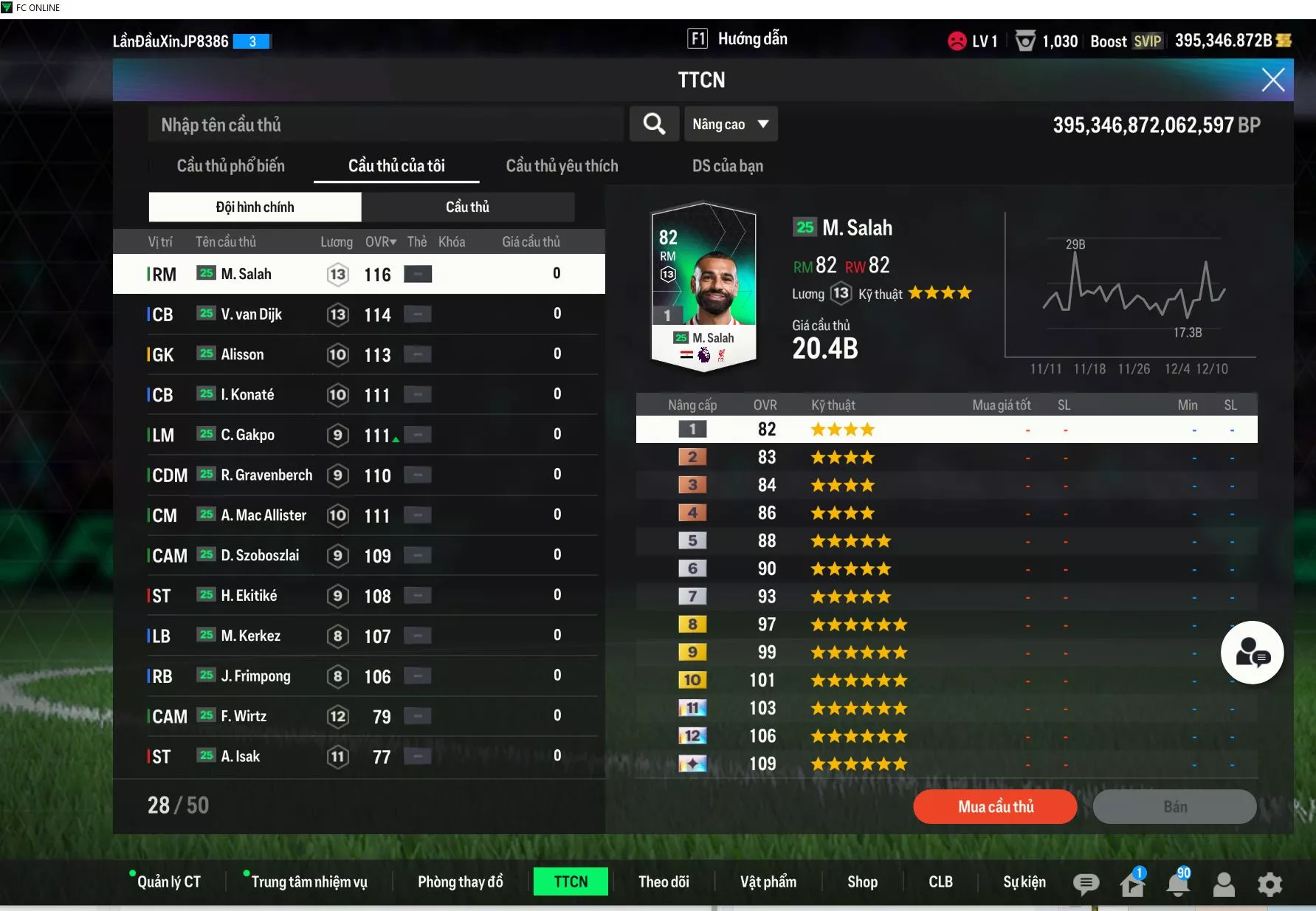Choose upgrade level 10 row
The image size is (1316, 911).
point(946,680)
